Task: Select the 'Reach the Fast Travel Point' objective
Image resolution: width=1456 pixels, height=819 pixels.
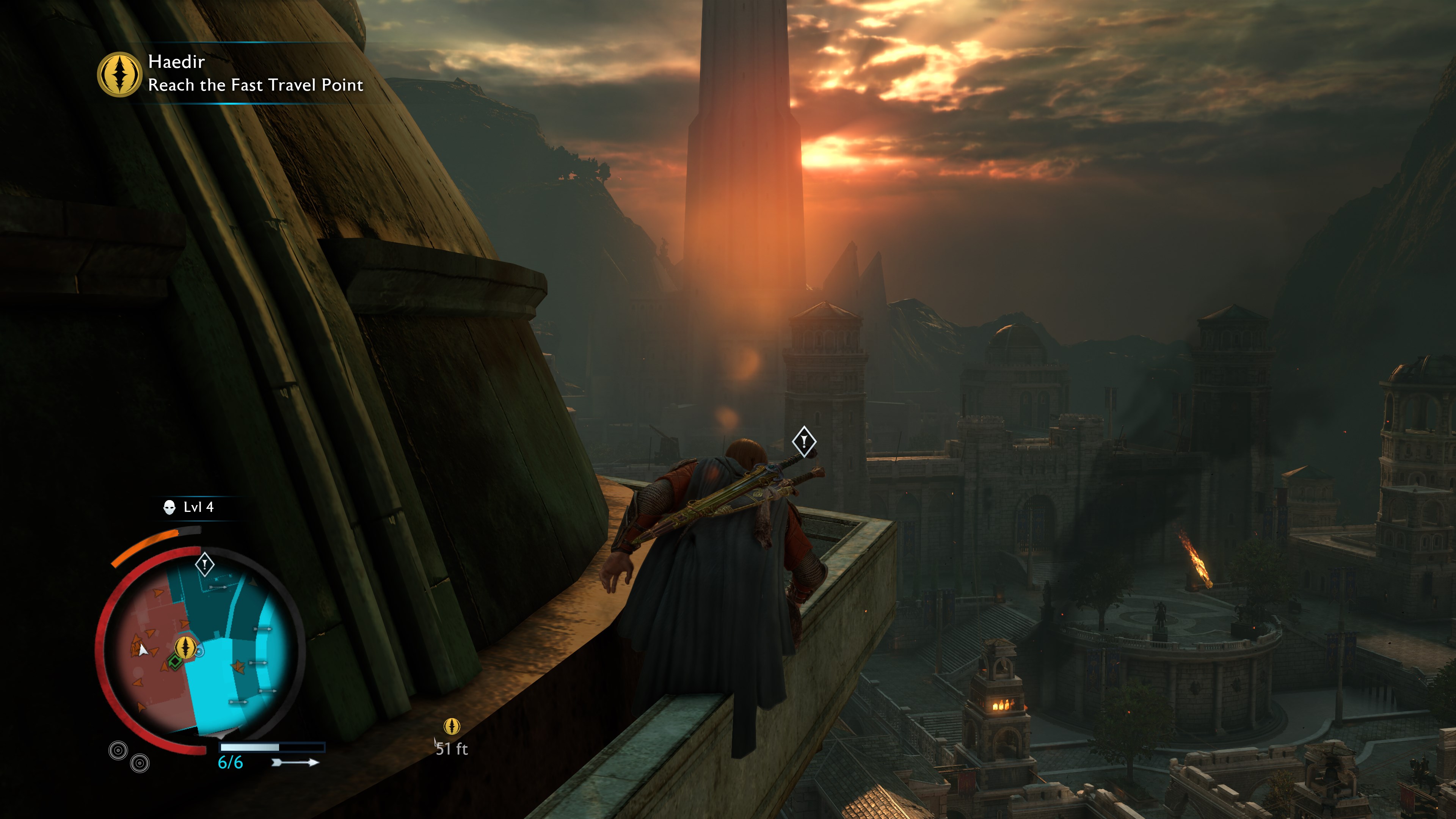Action: [256, 85]
